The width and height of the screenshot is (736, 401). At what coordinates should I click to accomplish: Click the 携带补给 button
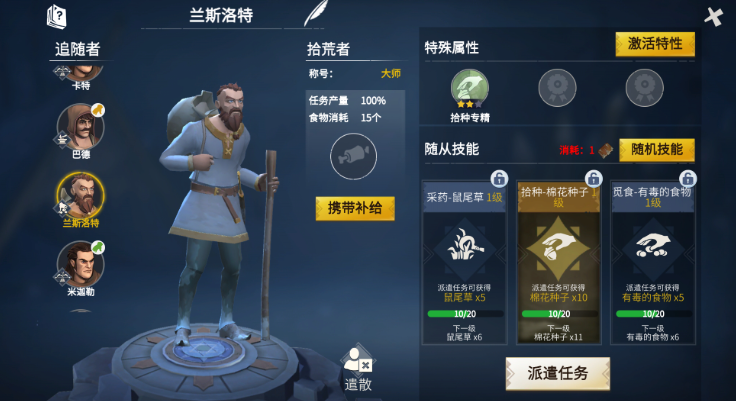pyautogui.click(x=355, y=208)
